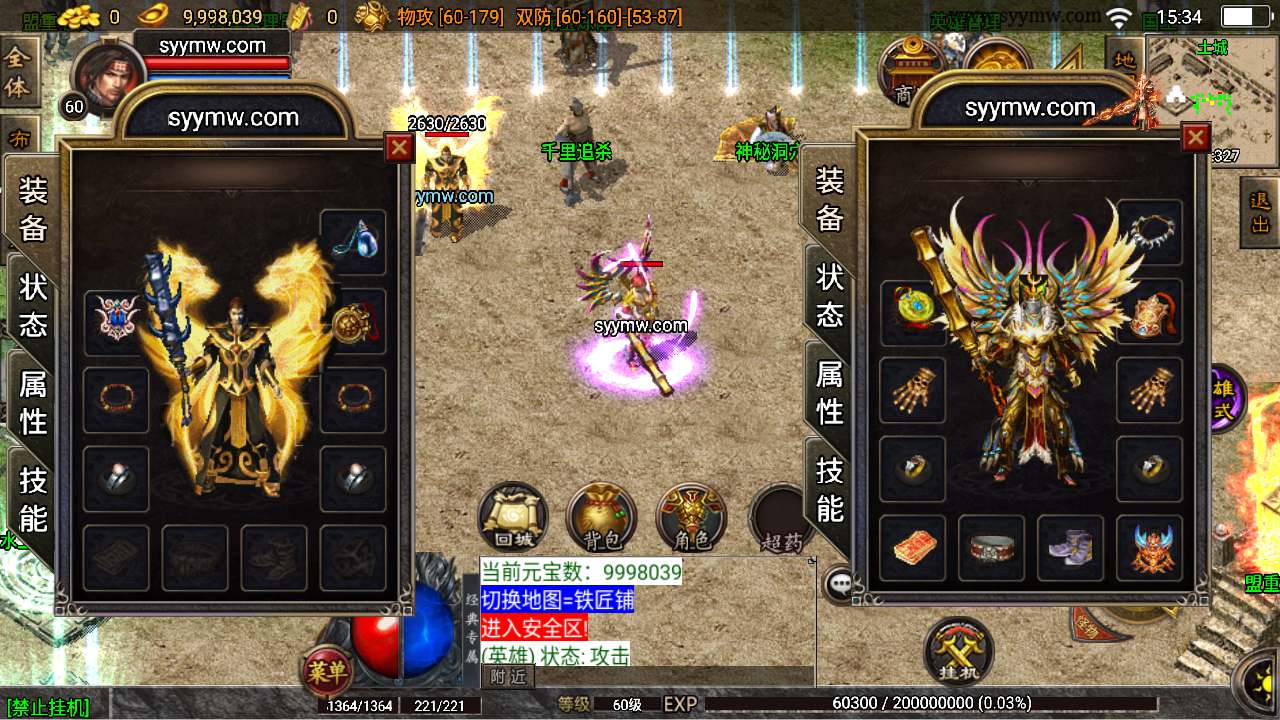The image size is (1280, 720).
Task: Switch to left panel 状态 tab
Action: tap(33, 304)
